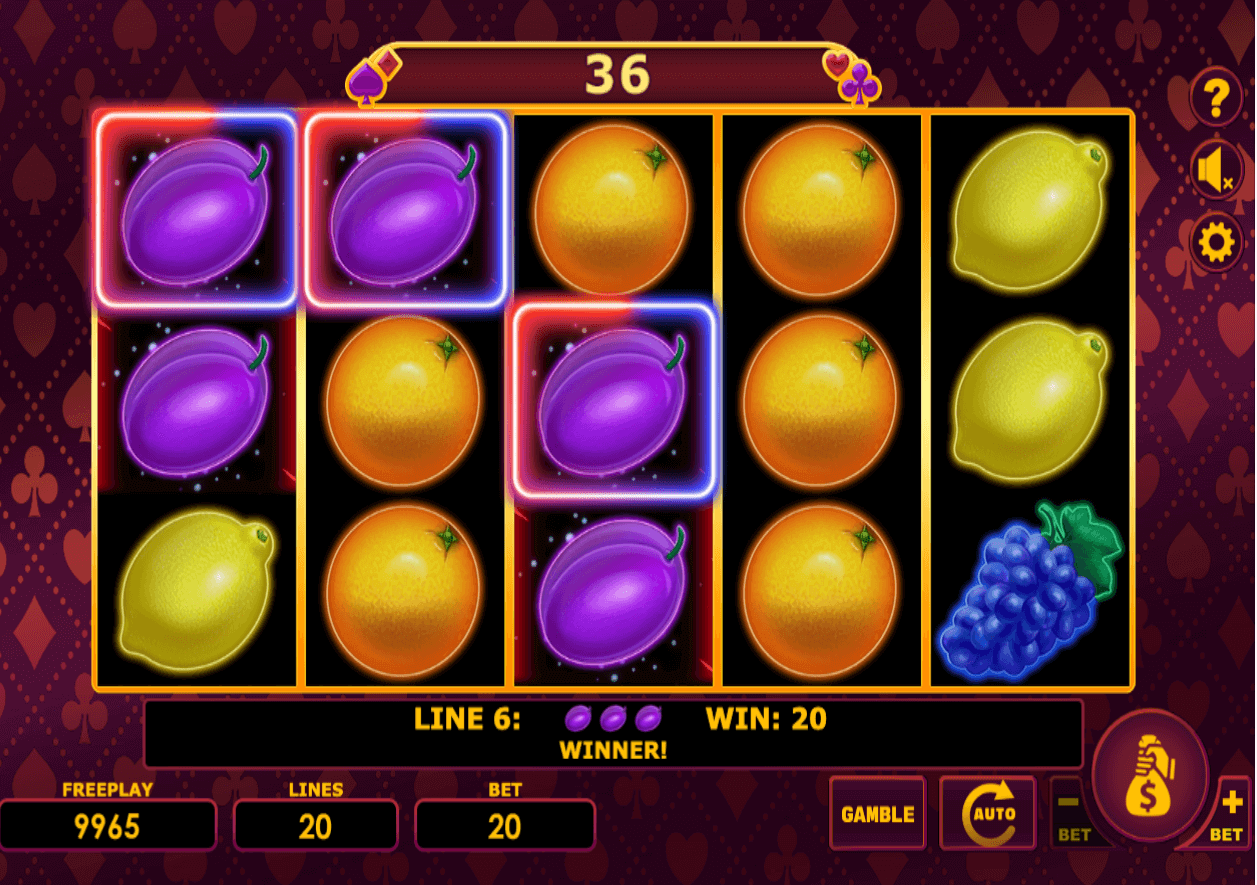The width and height of the screenshot is (1257, 885).
Task: Open the gear settings menu
Action: (x=1215, y=243)
